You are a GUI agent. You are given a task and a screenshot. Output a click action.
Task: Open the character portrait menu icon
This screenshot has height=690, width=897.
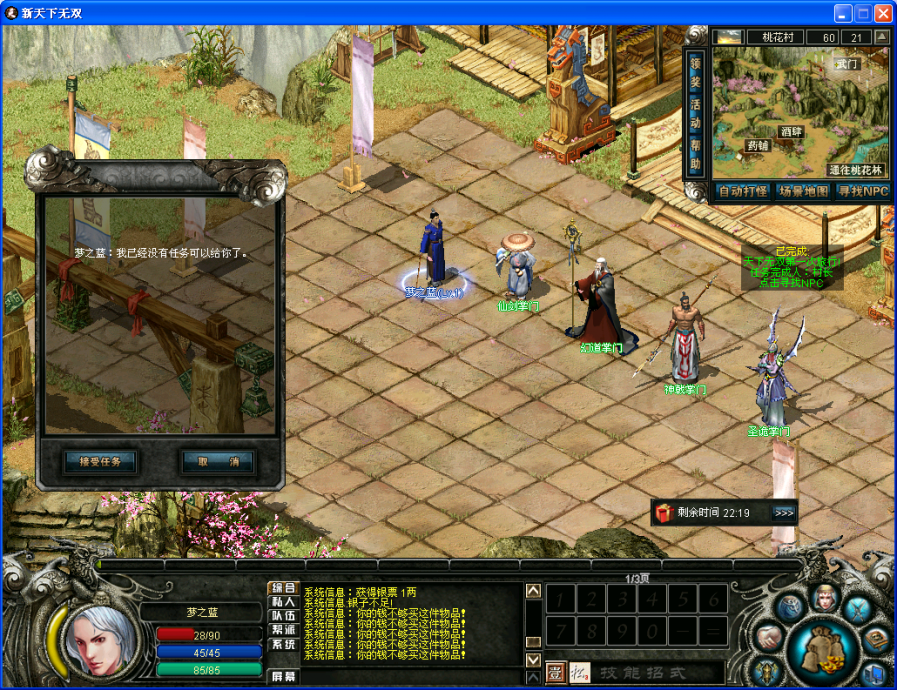(x=825, y=598)
